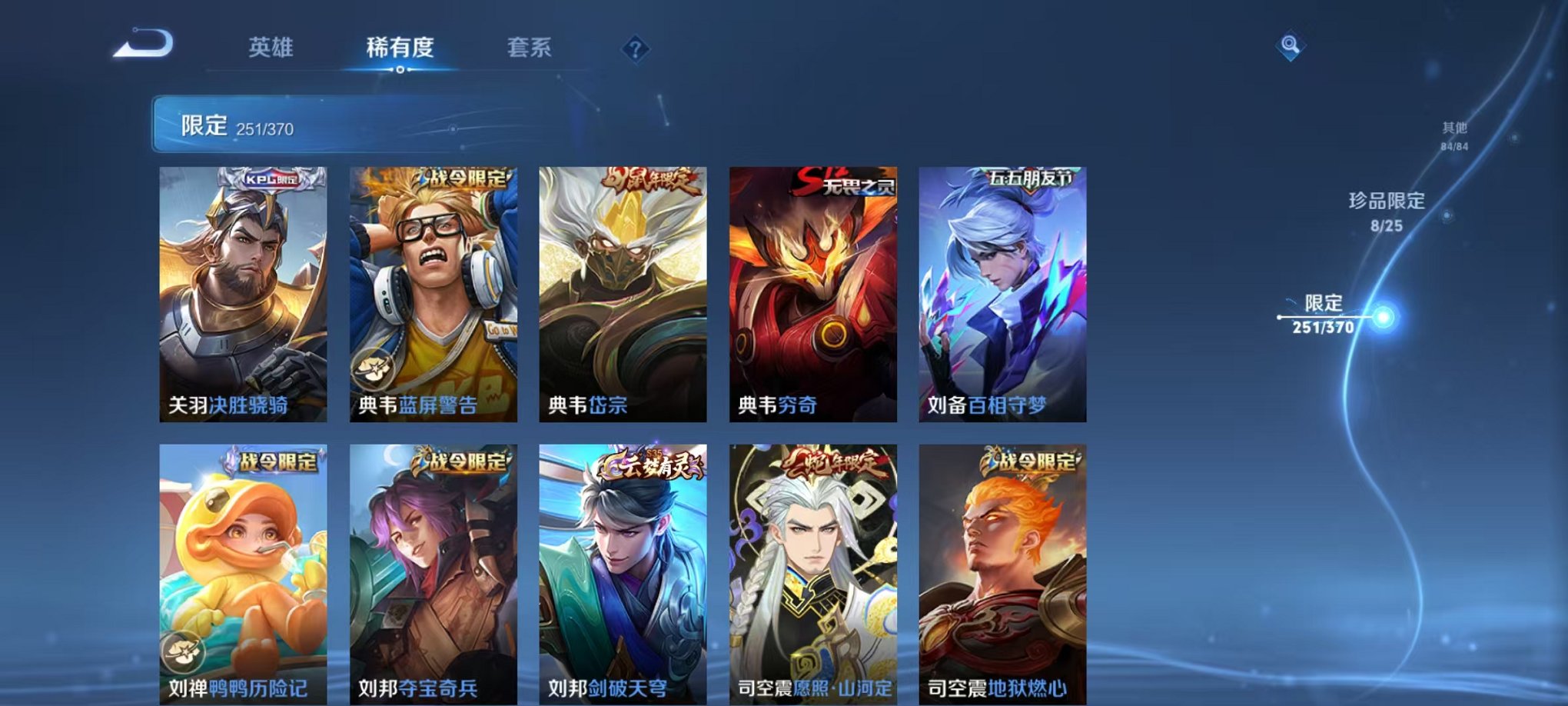The height and width of the screenshot is (706, 1568).
Task: Select the 稀有度 tab
Action: (398, 46)
